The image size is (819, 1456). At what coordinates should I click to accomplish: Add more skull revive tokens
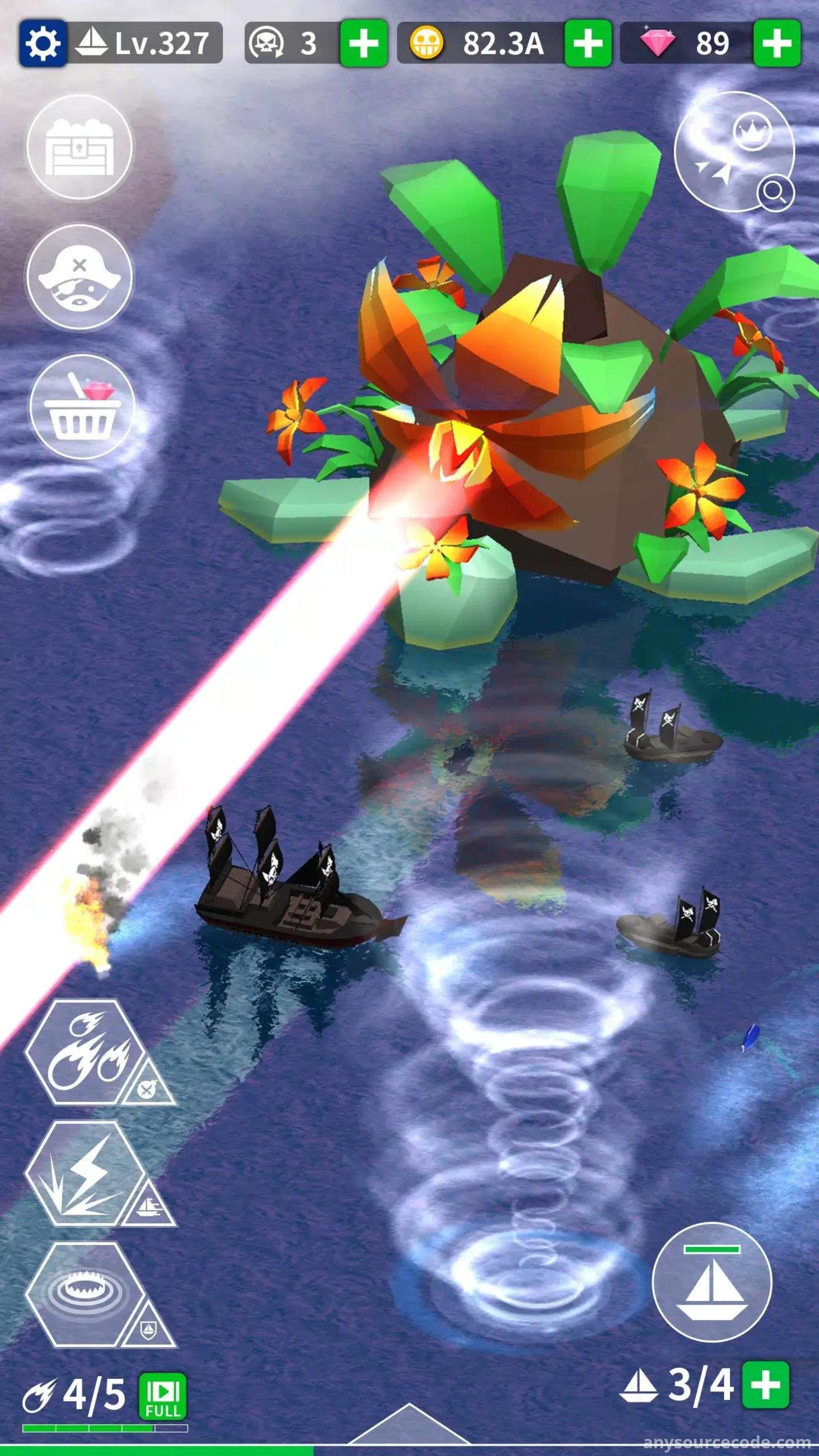point(363,43)
